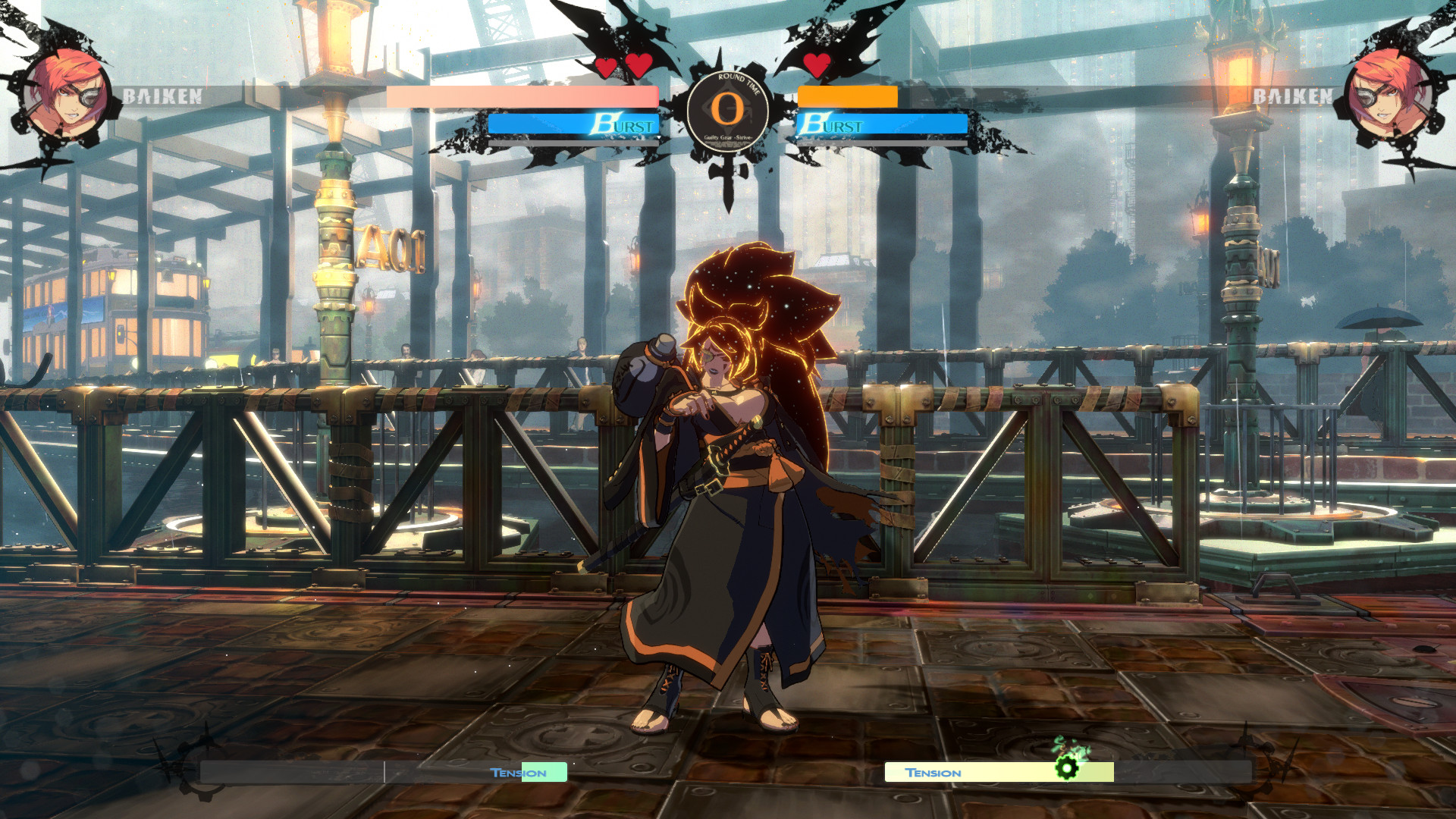The image size is (1456, 819).
Task: Select the right BAIKEN name label
Action: pyautogui.click(x=1294, y=97)
